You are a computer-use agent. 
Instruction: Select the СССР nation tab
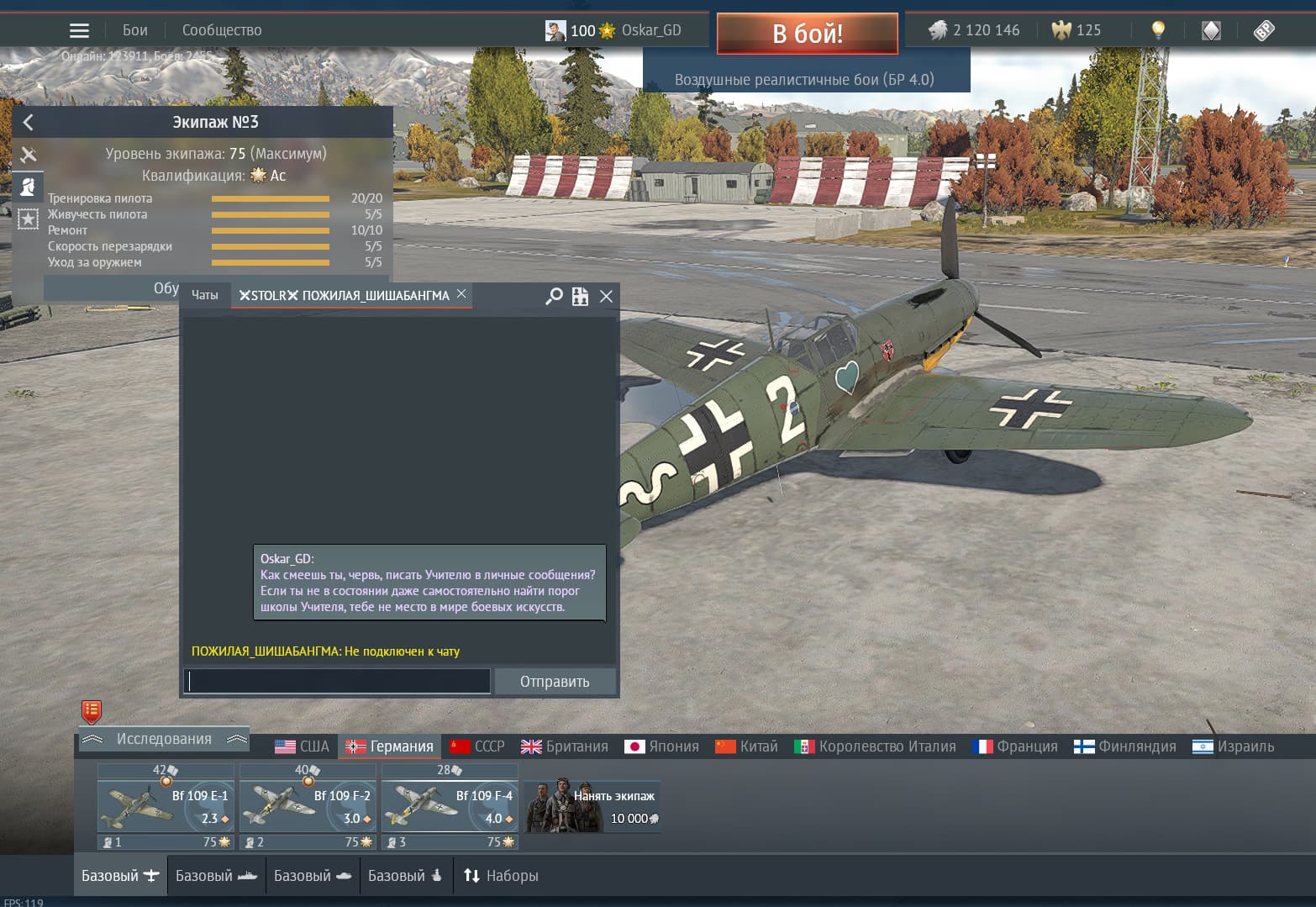point(477,746)
